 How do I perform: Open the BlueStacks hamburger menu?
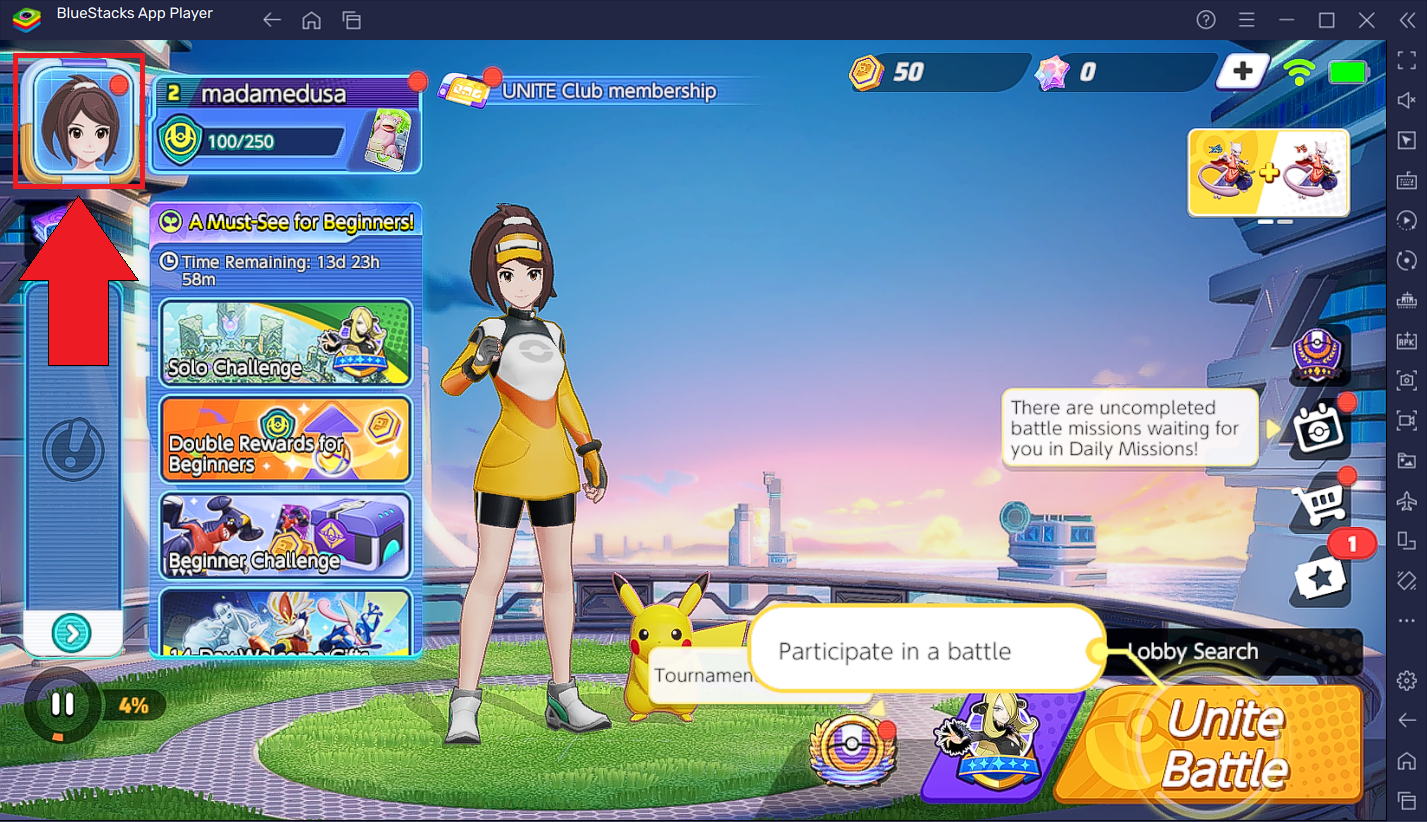click(x=1244, y=20)
